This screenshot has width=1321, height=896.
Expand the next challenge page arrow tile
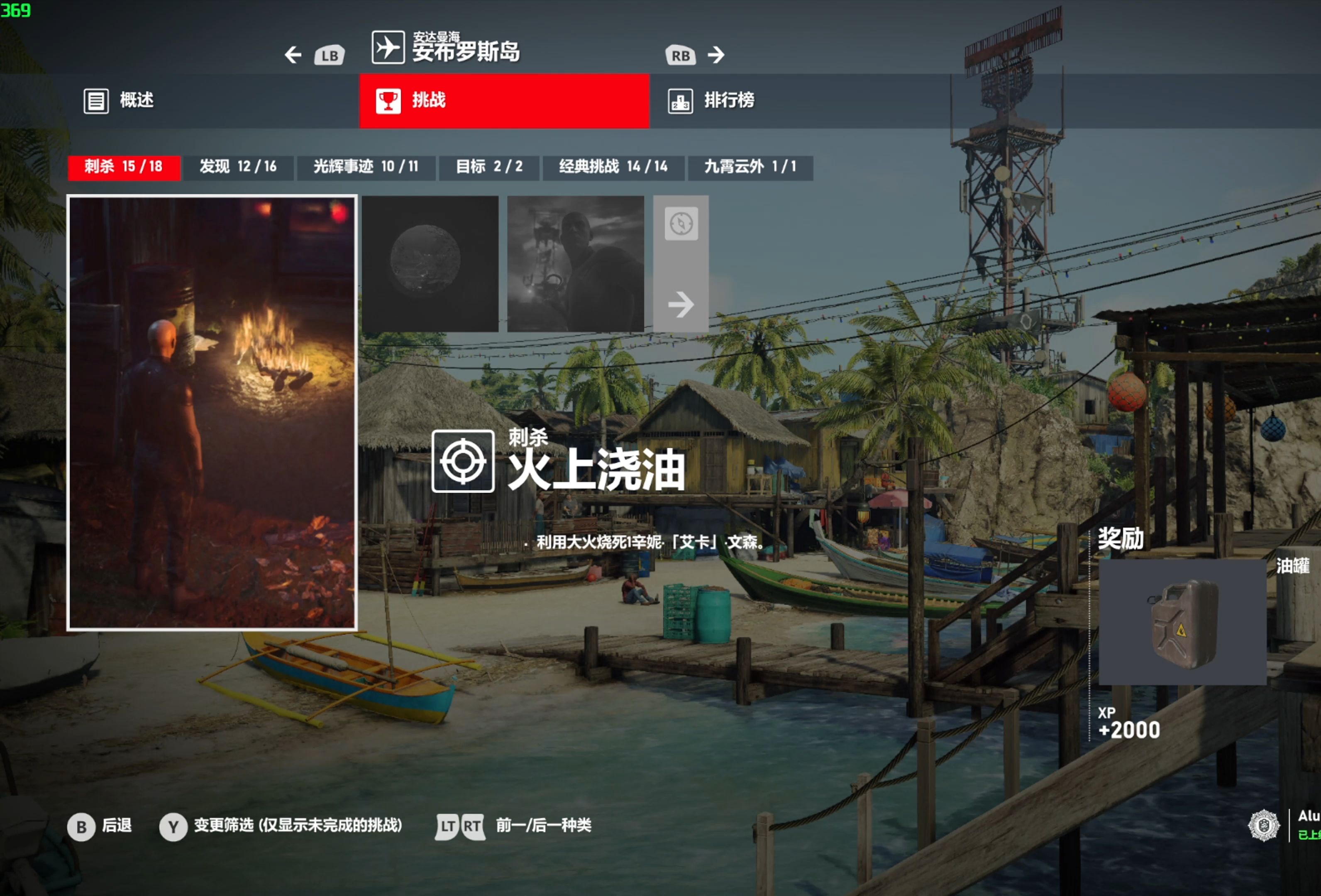(x=681, y=304)
